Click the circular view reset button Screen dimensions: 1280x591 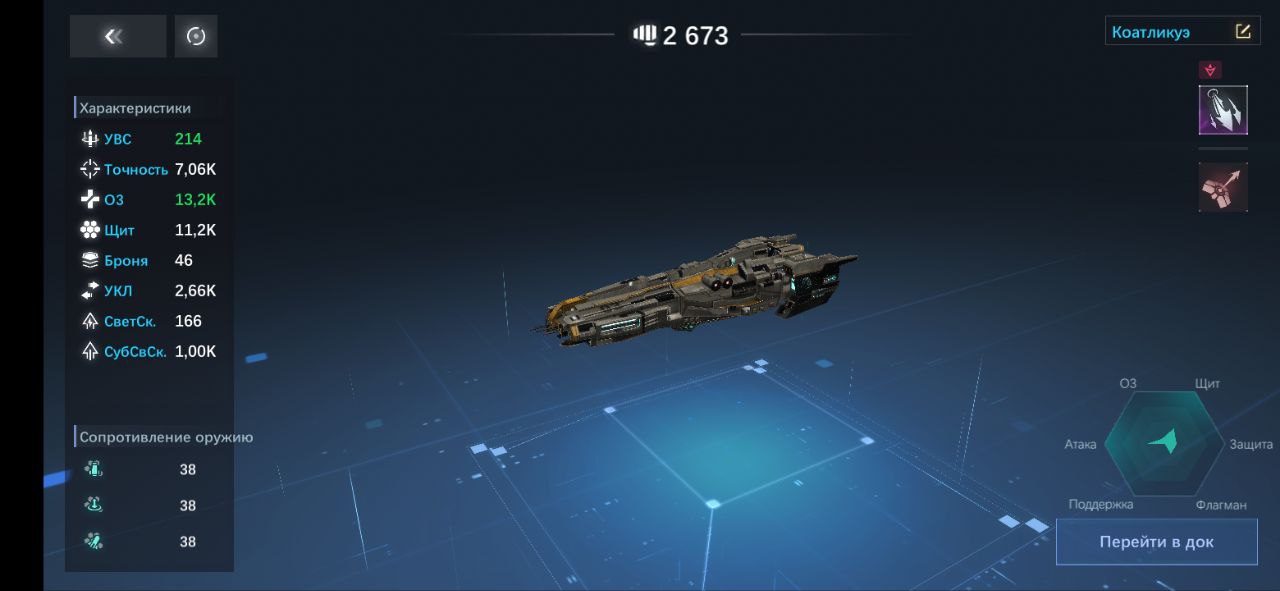pyautogui.click(x=196, y=37)
